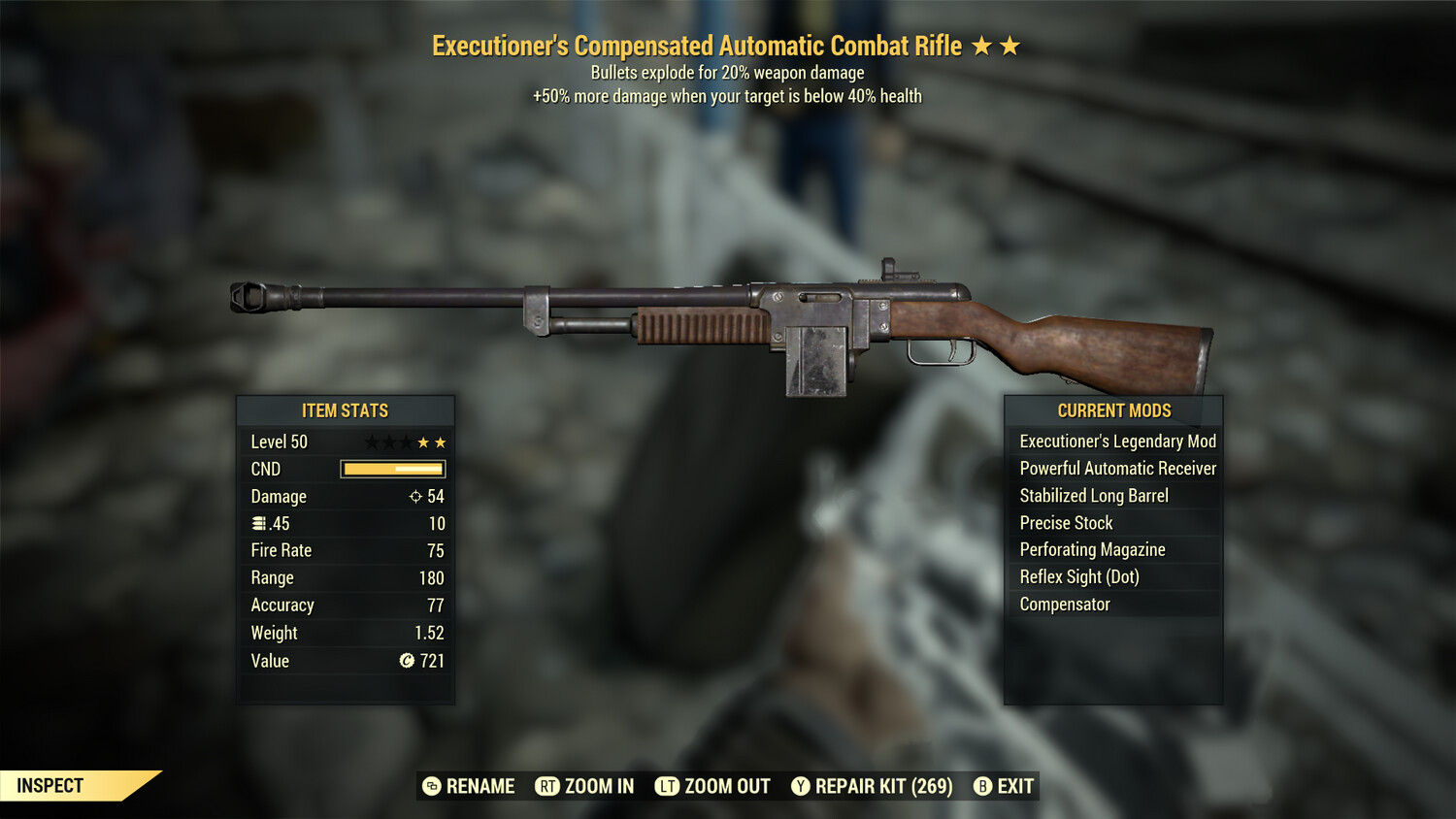Select Compensator in the mods list
The height and width of the screenshot is (819, 1456).
[x=1064, y=604]
